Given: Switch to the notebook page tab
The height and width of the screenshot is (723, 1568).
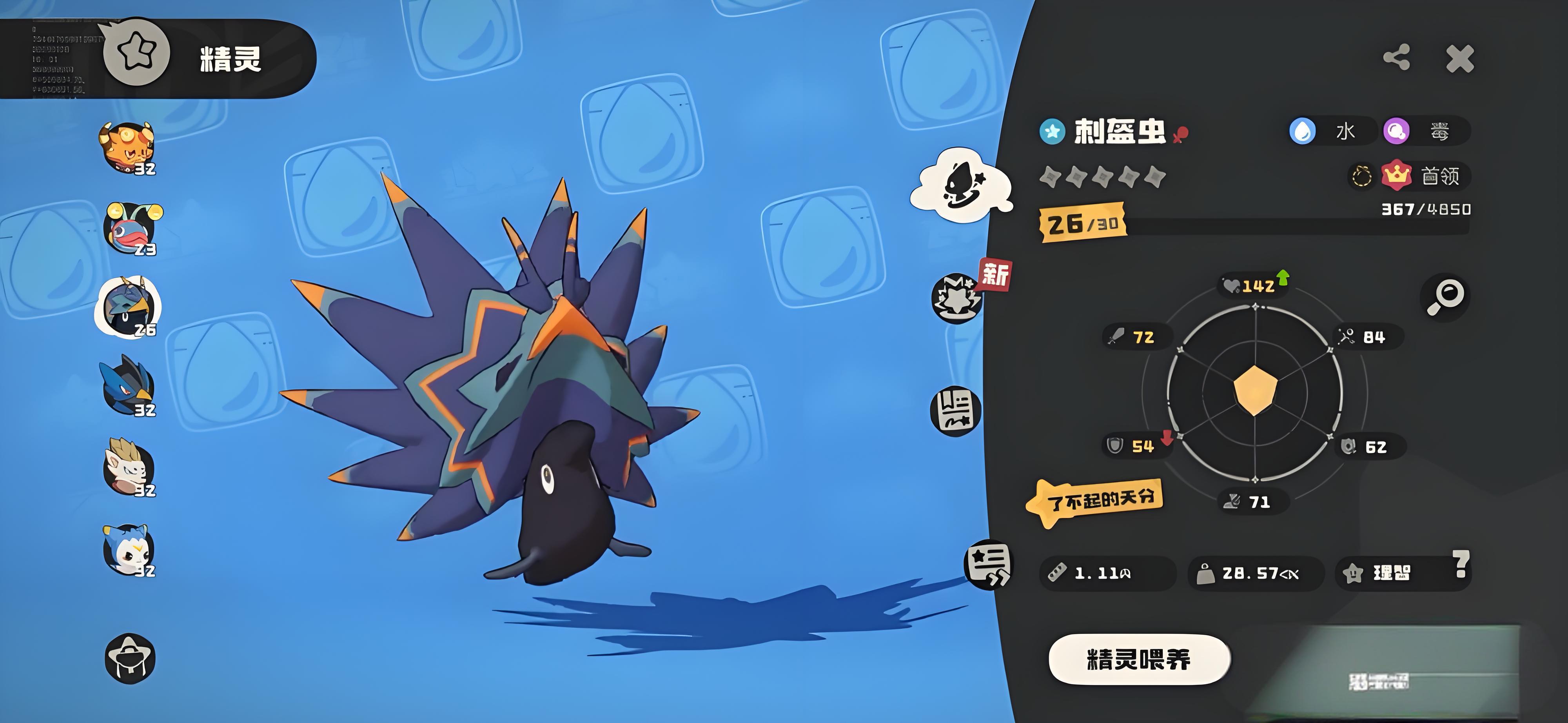Looking at the screenshot, I should 956,411.
